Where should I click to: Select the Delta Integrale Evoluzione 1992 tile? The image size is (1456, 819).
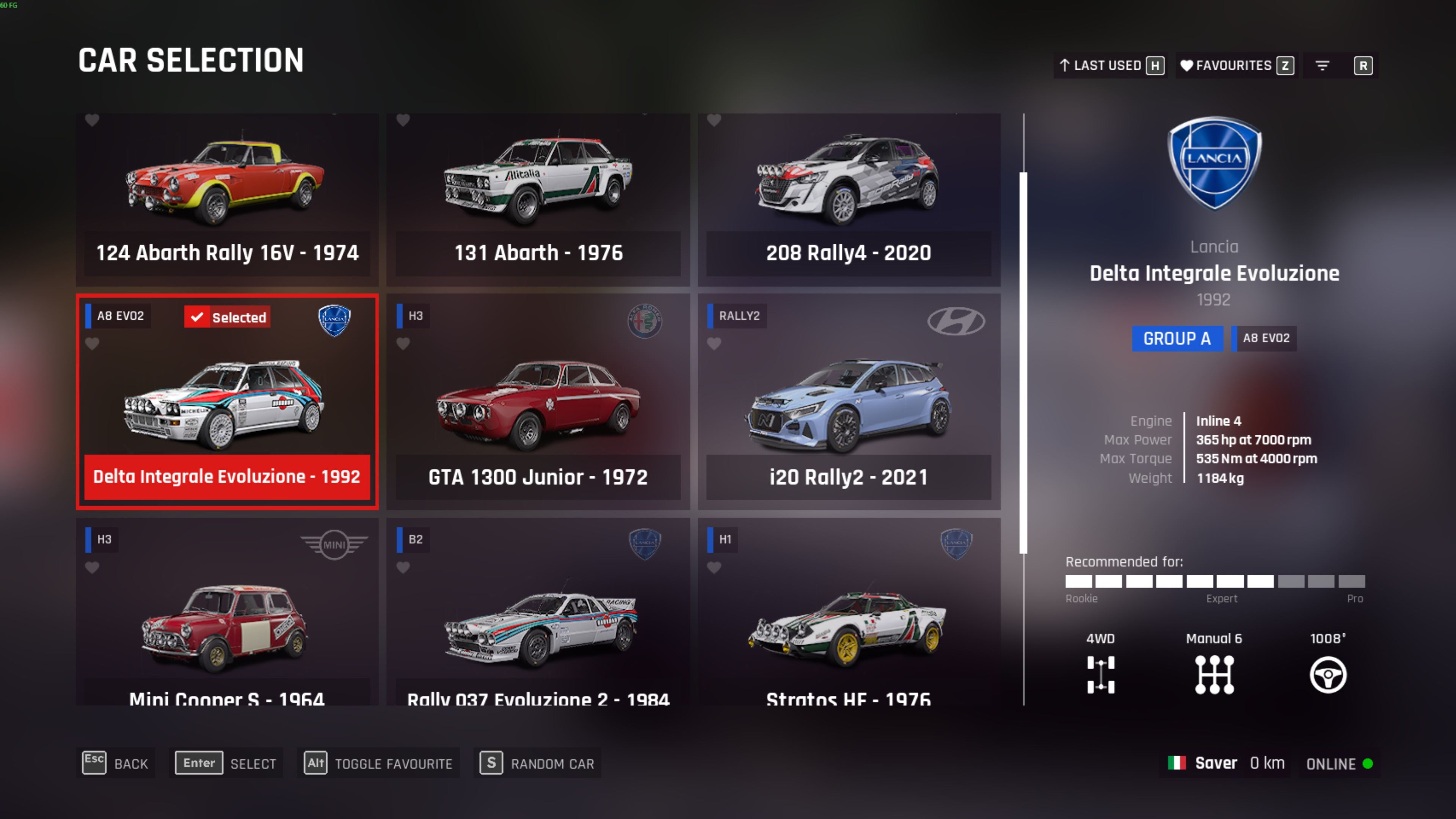(x=227, y=401)
